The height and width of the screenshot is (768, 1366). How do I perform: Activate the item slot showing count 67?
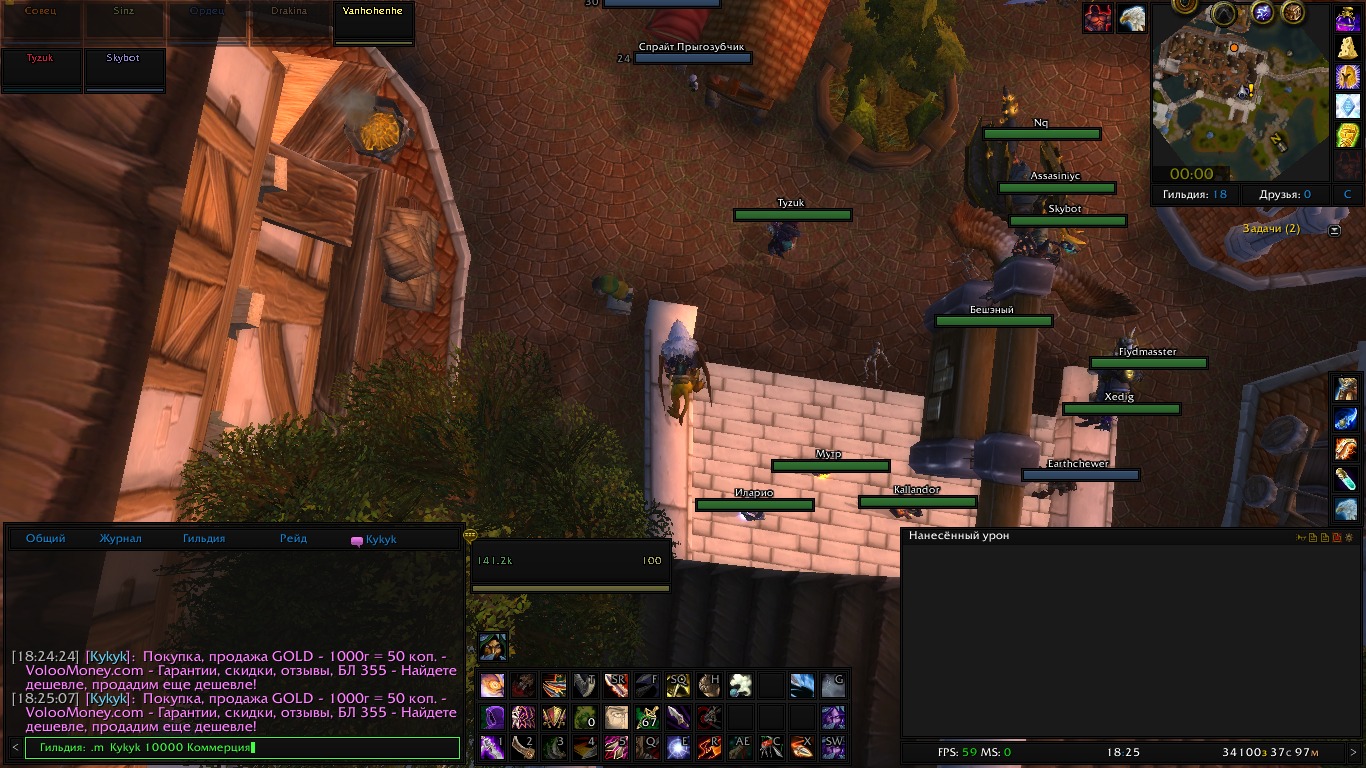pos(647,717)
